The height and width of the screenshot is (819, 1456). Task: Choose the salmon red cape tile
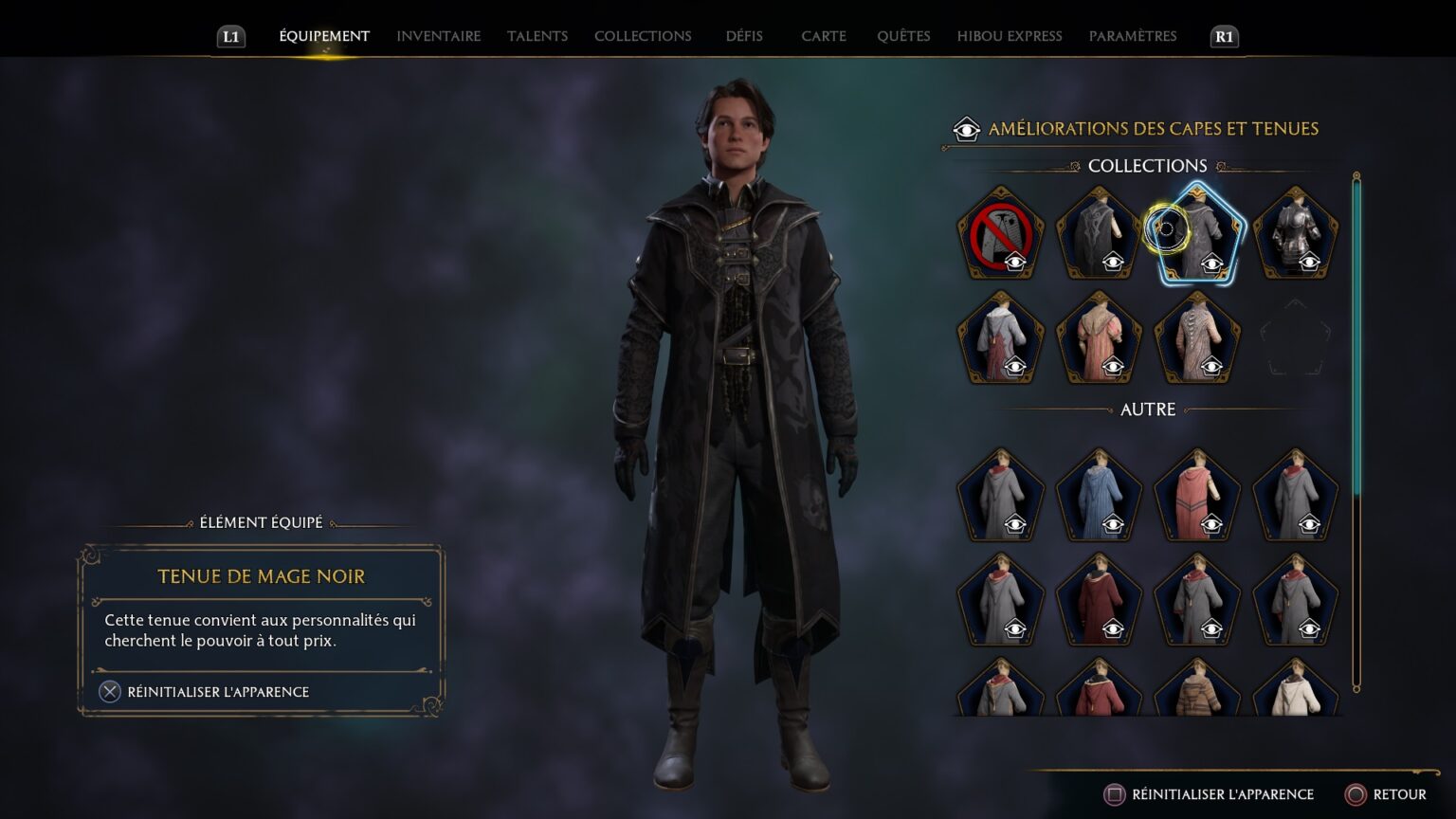click(x=1197, y=497)
